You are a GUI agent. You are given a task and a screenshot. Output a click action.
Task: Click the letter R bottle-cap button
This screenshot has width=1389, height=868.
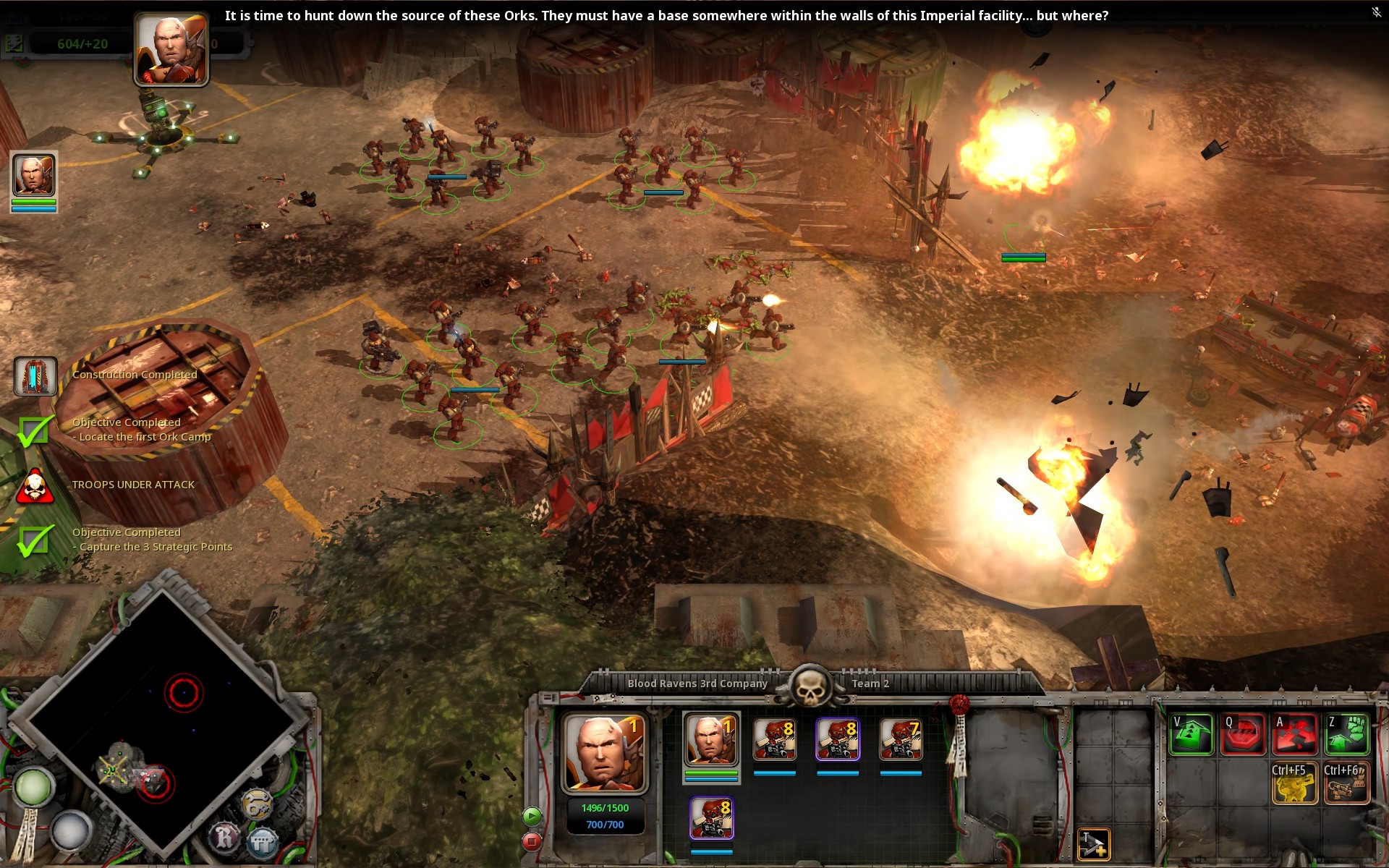(224, 837)
